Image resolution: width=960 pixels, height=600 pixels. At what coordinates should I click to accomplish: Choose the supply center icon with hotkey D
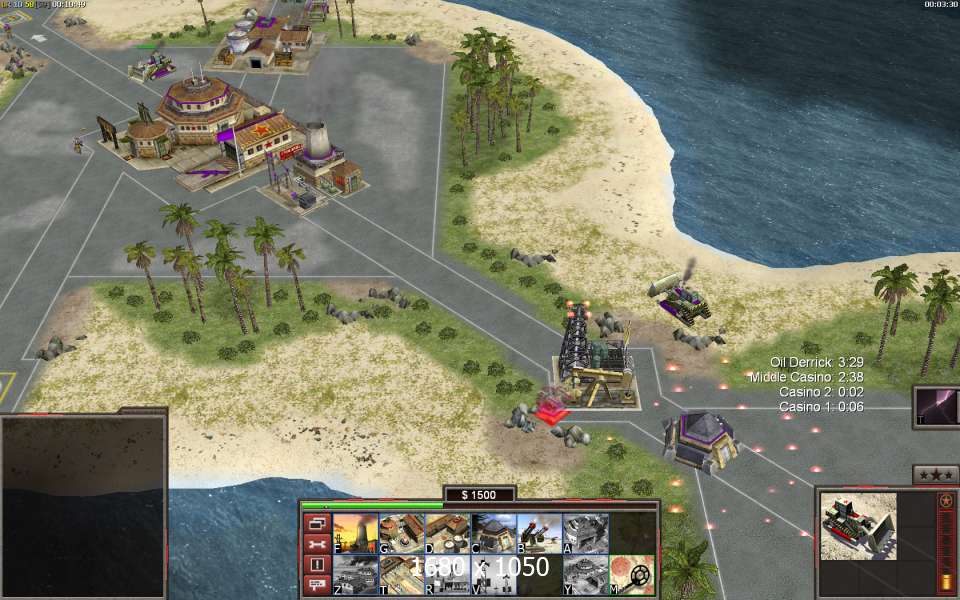click(447, 533)
